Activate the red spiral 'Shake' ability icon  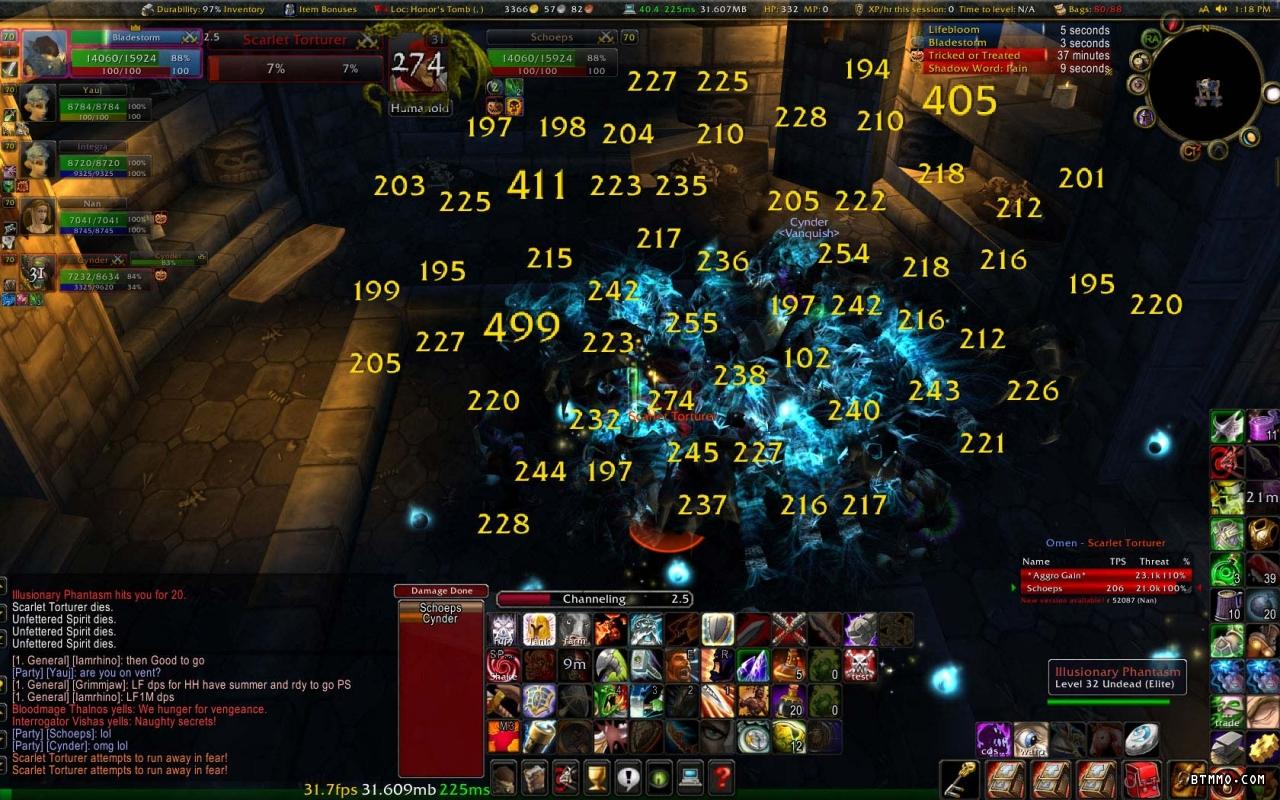point(504,665)
